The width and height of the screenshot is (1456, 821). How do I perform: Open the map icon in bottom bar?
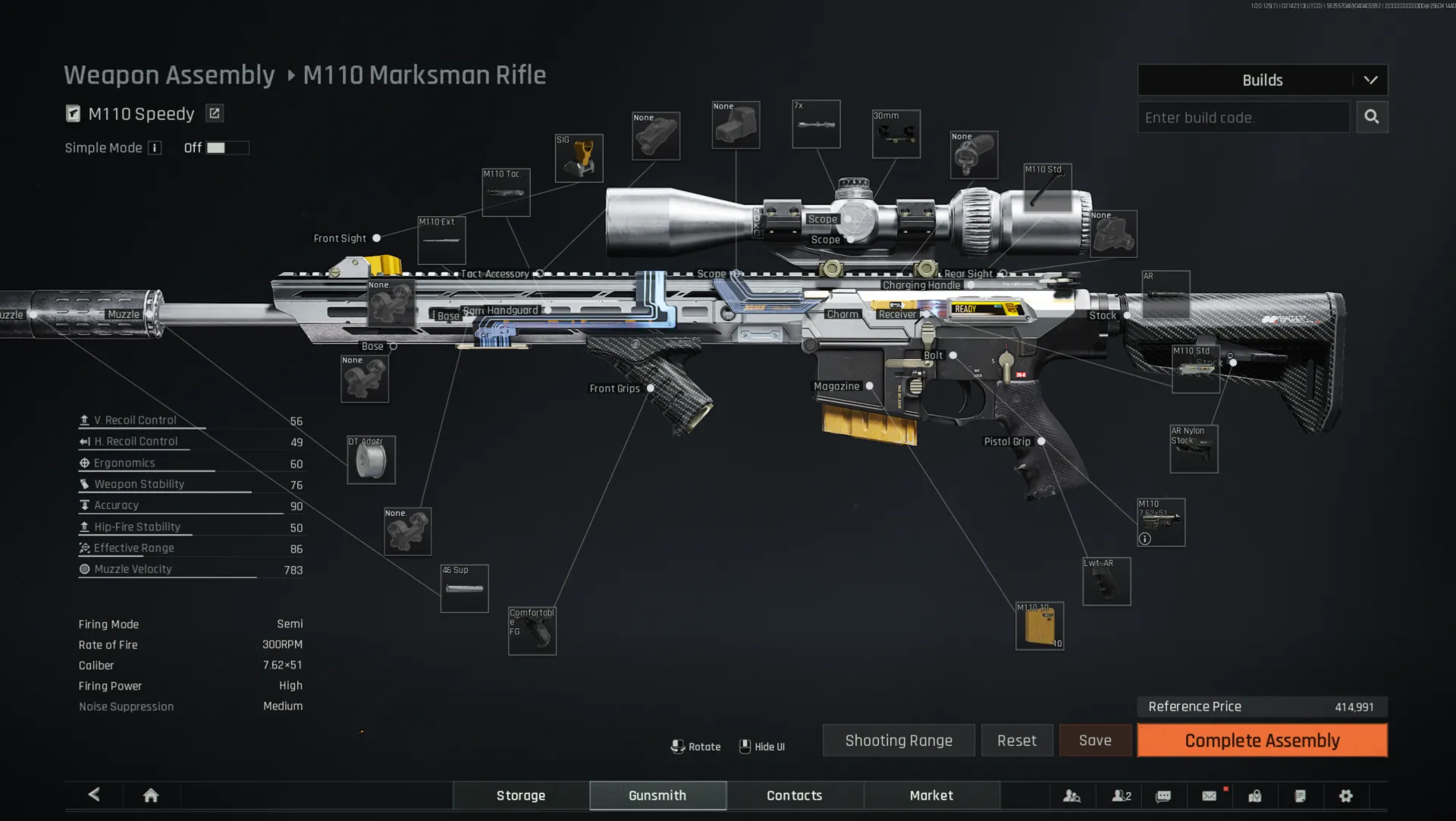1255,796
